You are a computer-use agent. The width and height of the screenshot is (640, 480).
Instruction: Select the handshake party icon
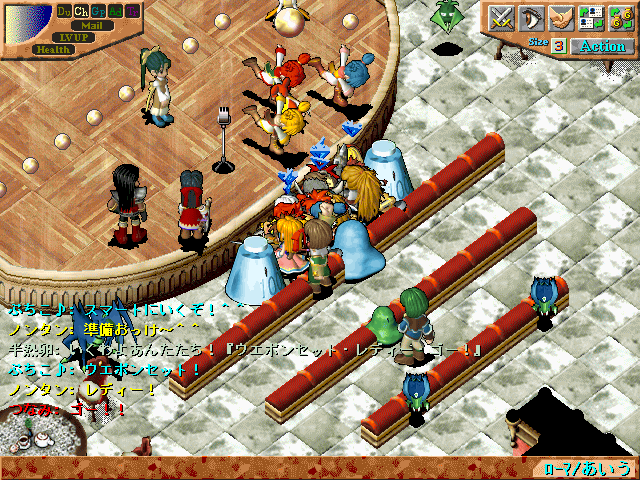click(560, 17)
